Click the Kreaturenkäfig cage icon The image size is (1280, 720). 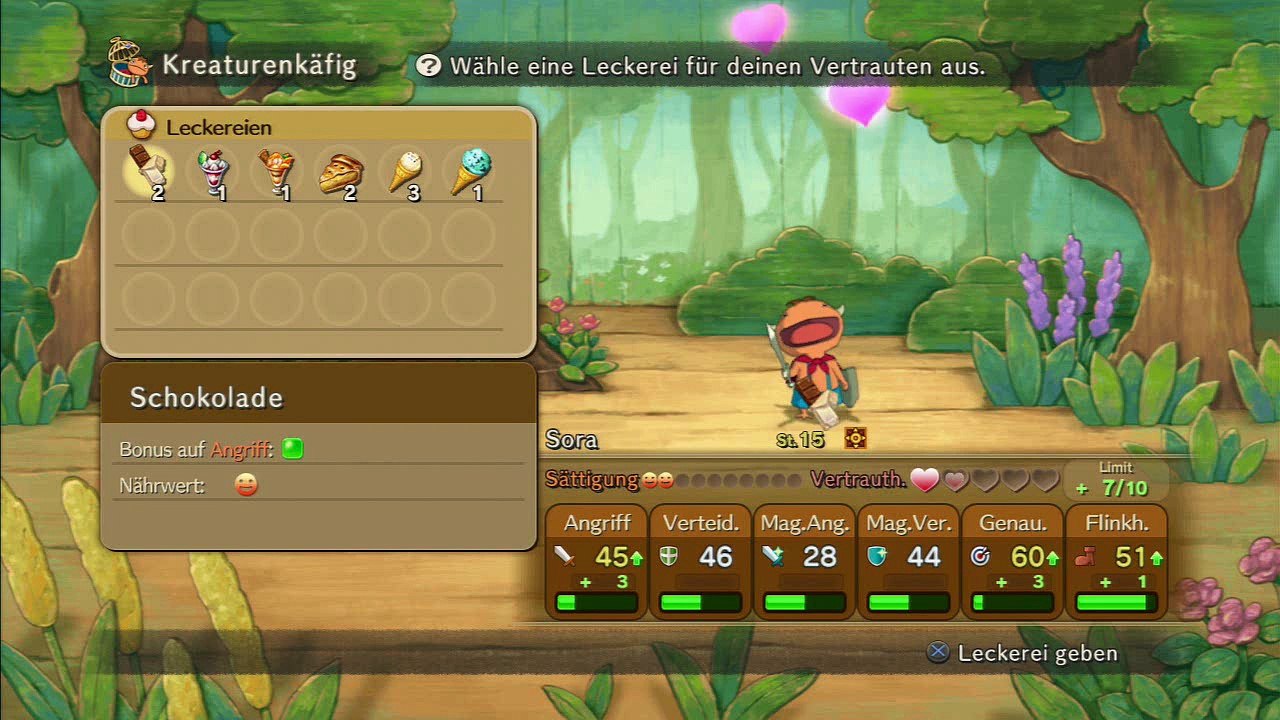(x=130, y=62)
